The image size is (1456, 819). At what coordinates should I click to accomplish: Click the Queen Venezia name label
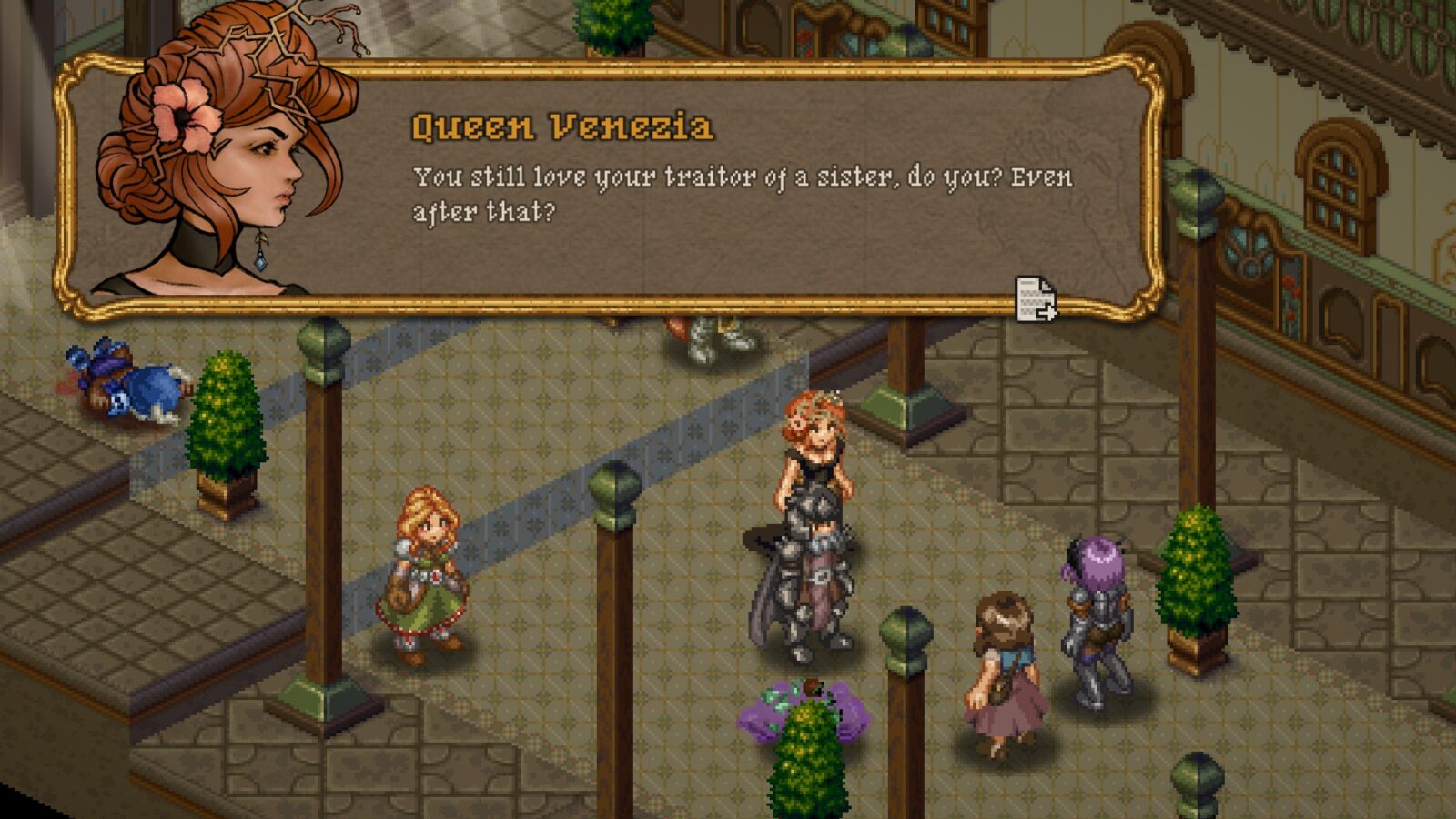[x=564, y=127]
